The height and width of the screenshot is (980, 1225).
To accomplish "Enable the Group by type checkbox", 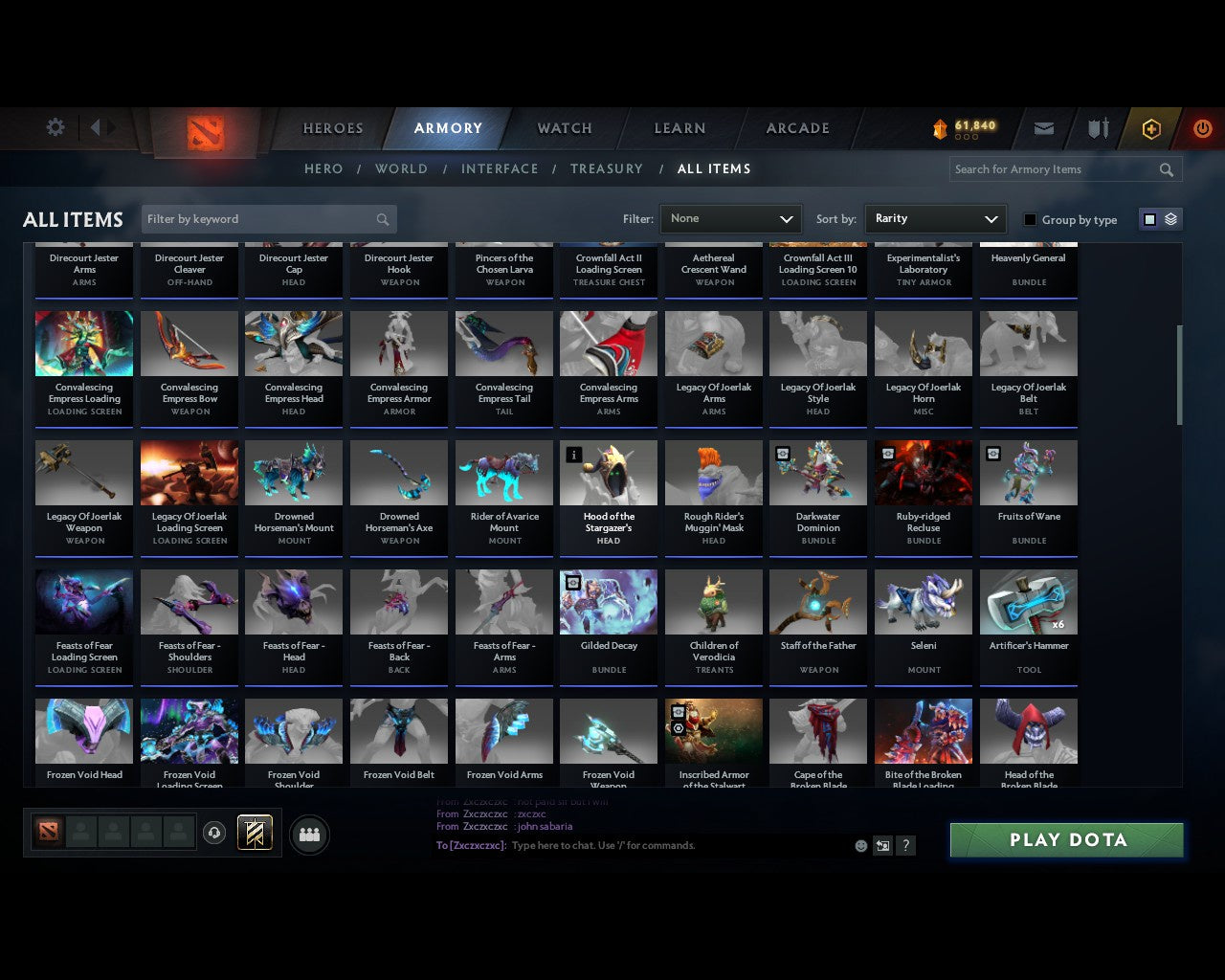I will click(x=1030, y=219).
